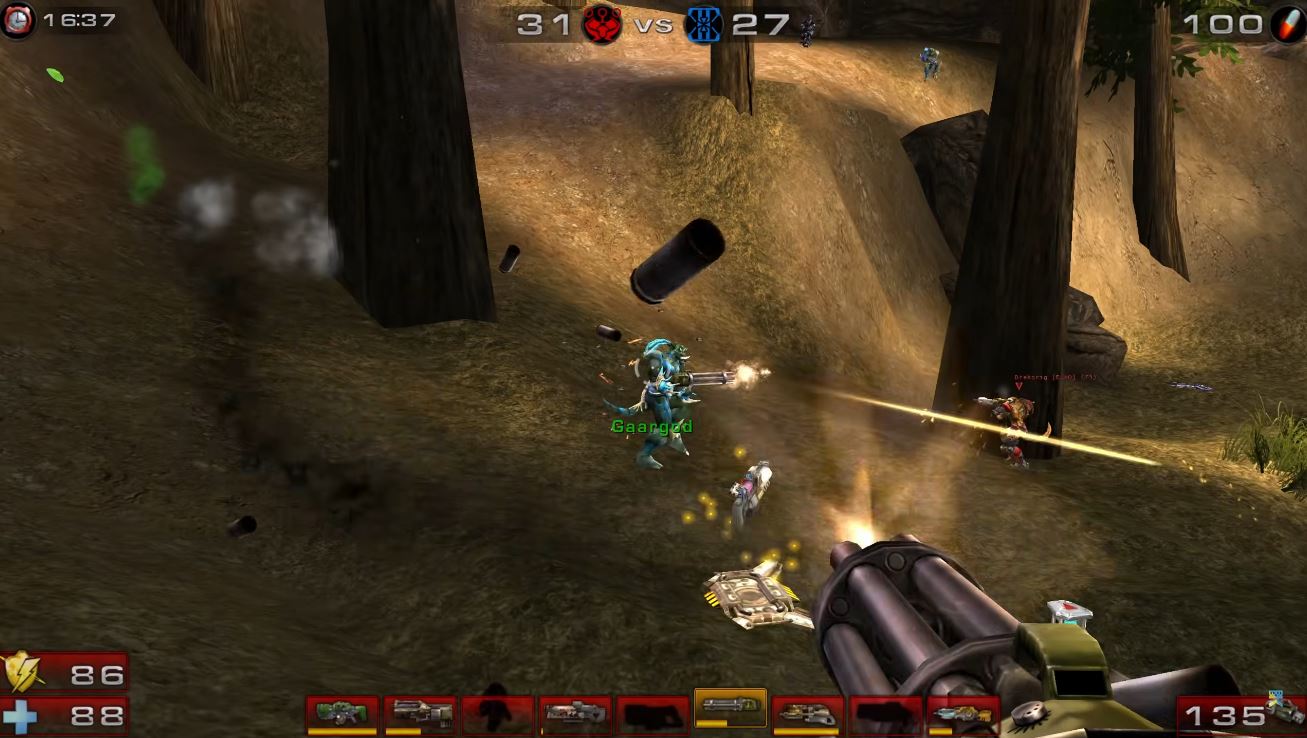The width and height of the screenshot is (1307, 738).
Task: Click the blue team emblem
Action: pyautogui.click(x=703, y=24)
